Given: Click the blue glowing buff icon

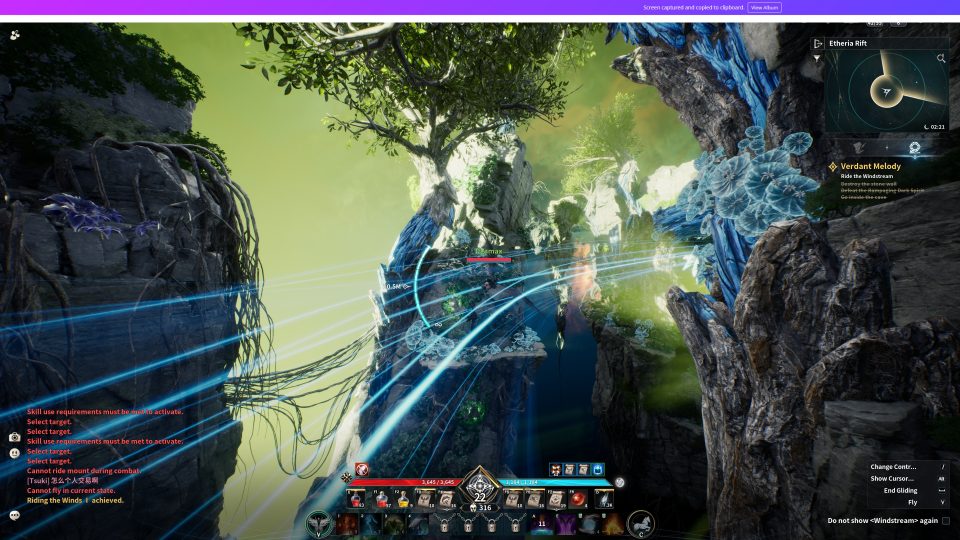Looking at the screenshot, I should pos(598,469).
